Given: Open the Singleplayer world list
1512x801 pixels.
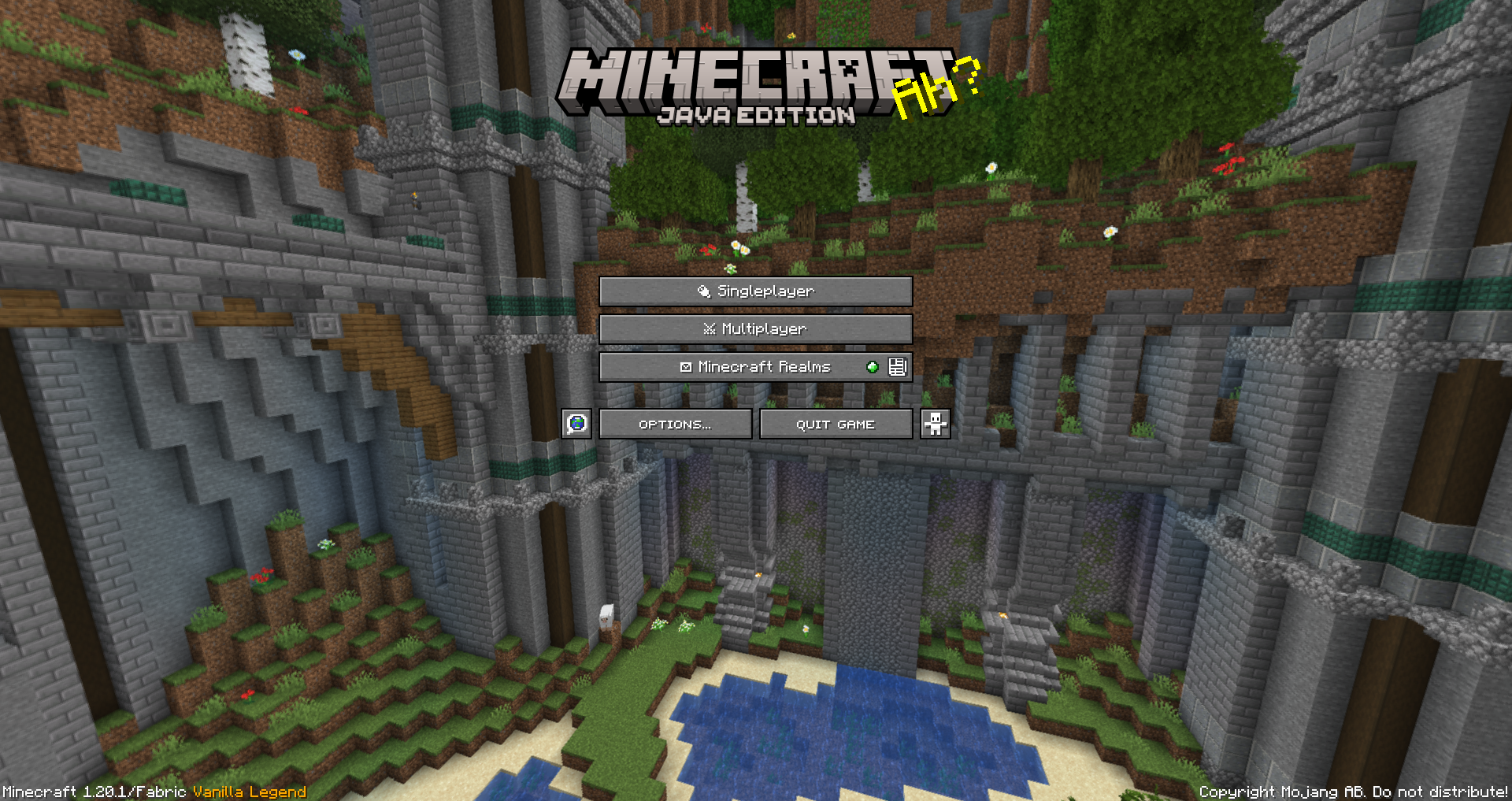Looking at the screenshot, I should click(756, 291).
